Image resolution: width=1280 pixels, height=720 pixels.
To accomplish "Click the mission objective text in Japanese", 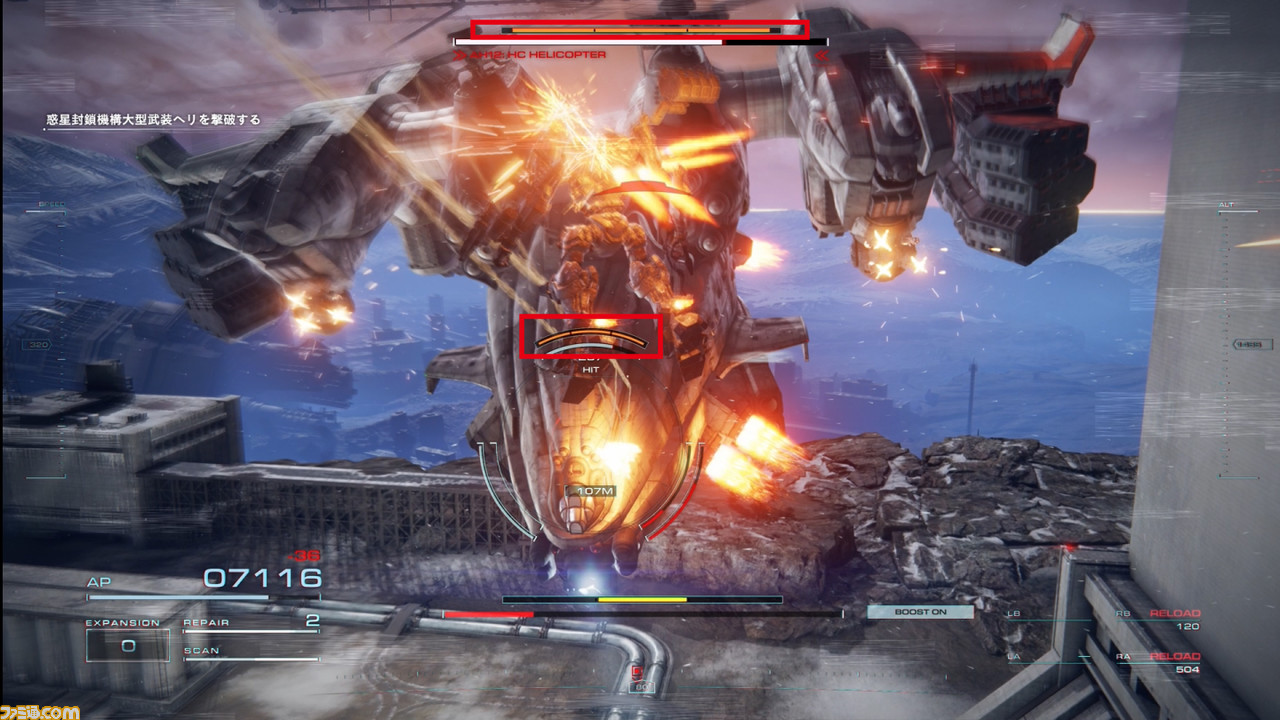I will point(152,117).
